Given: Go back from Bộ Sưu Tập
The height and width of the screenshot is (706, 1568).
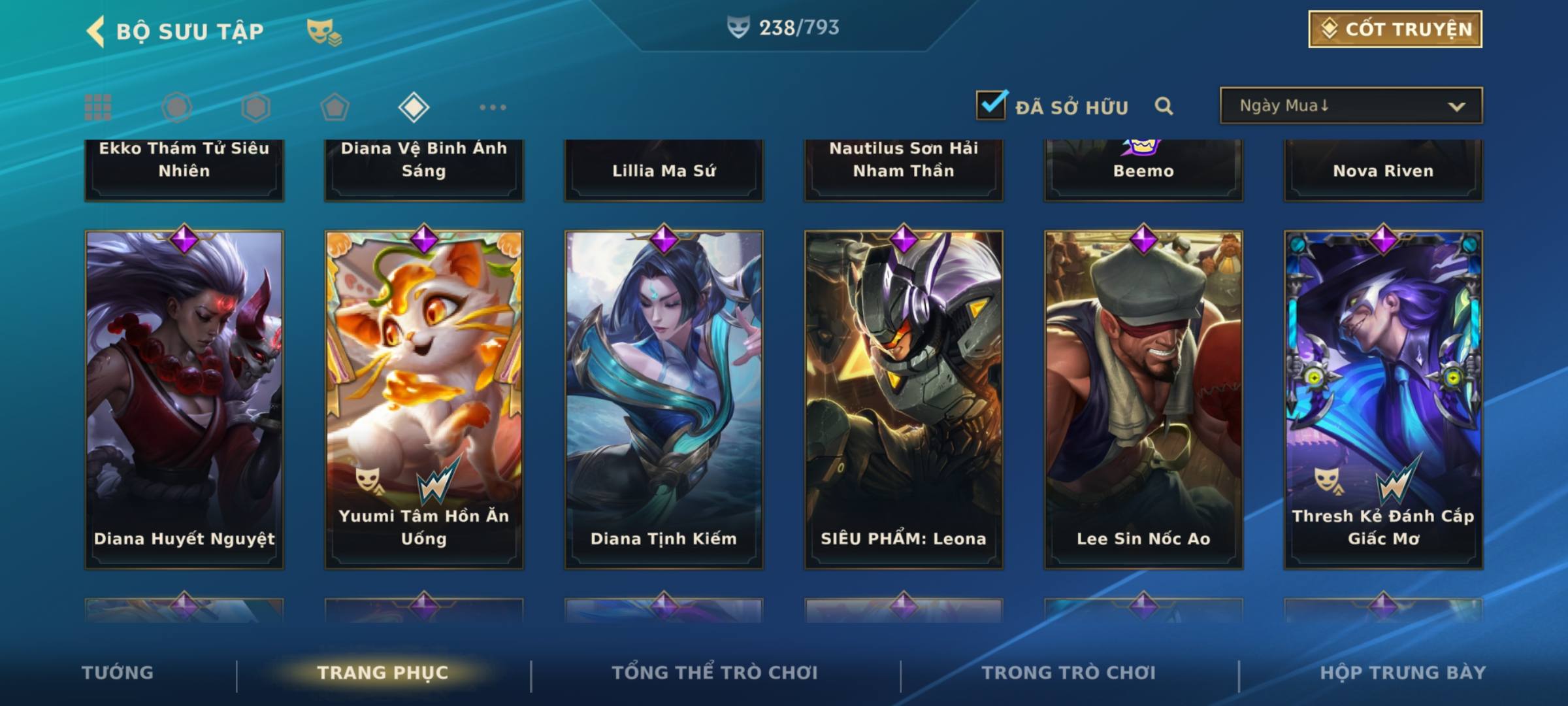Looking at the screenshot, I should [x=96, y=31].
